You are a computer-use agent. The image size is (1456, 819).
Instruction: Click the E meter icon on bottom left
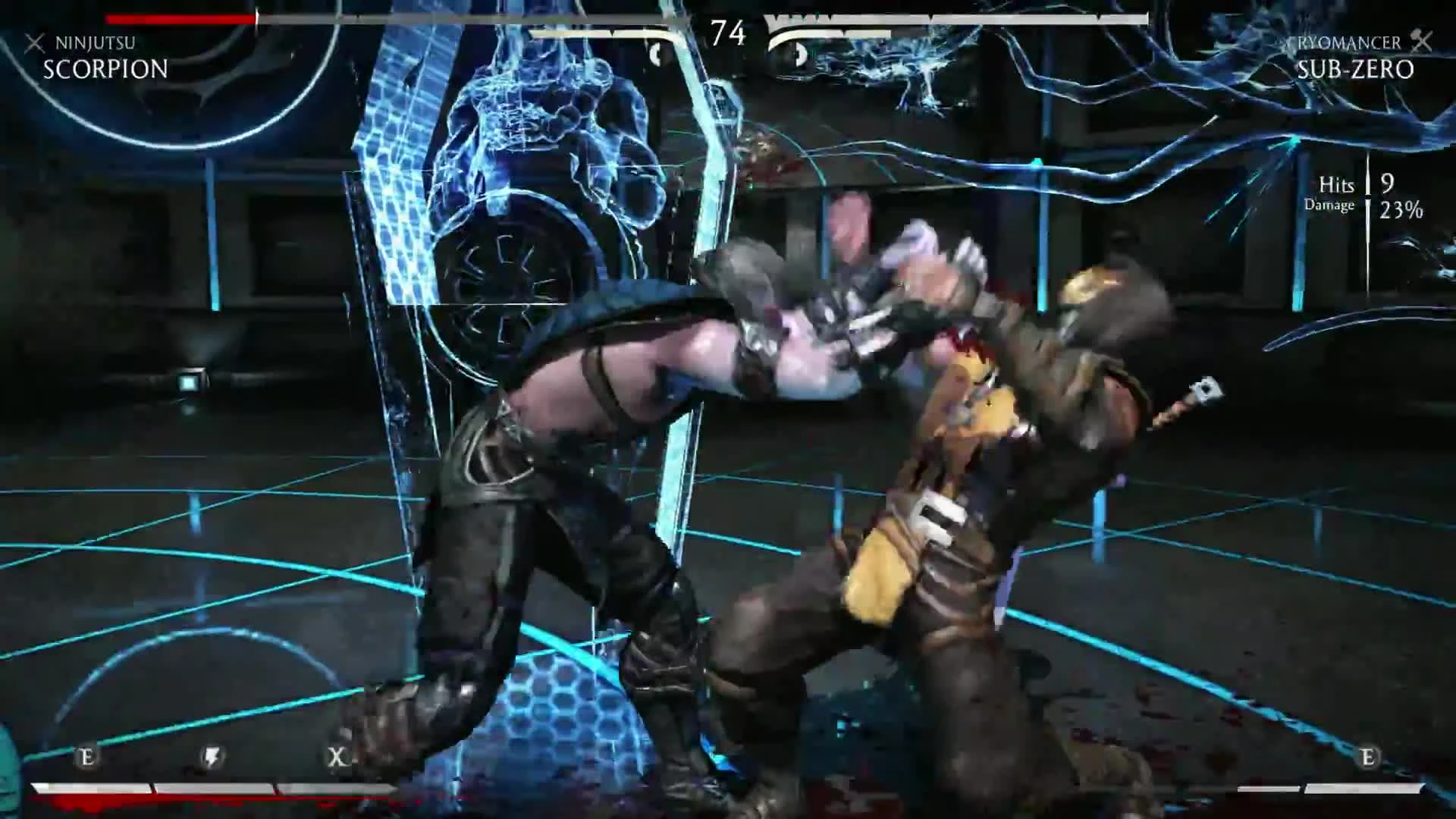(86, 756)
